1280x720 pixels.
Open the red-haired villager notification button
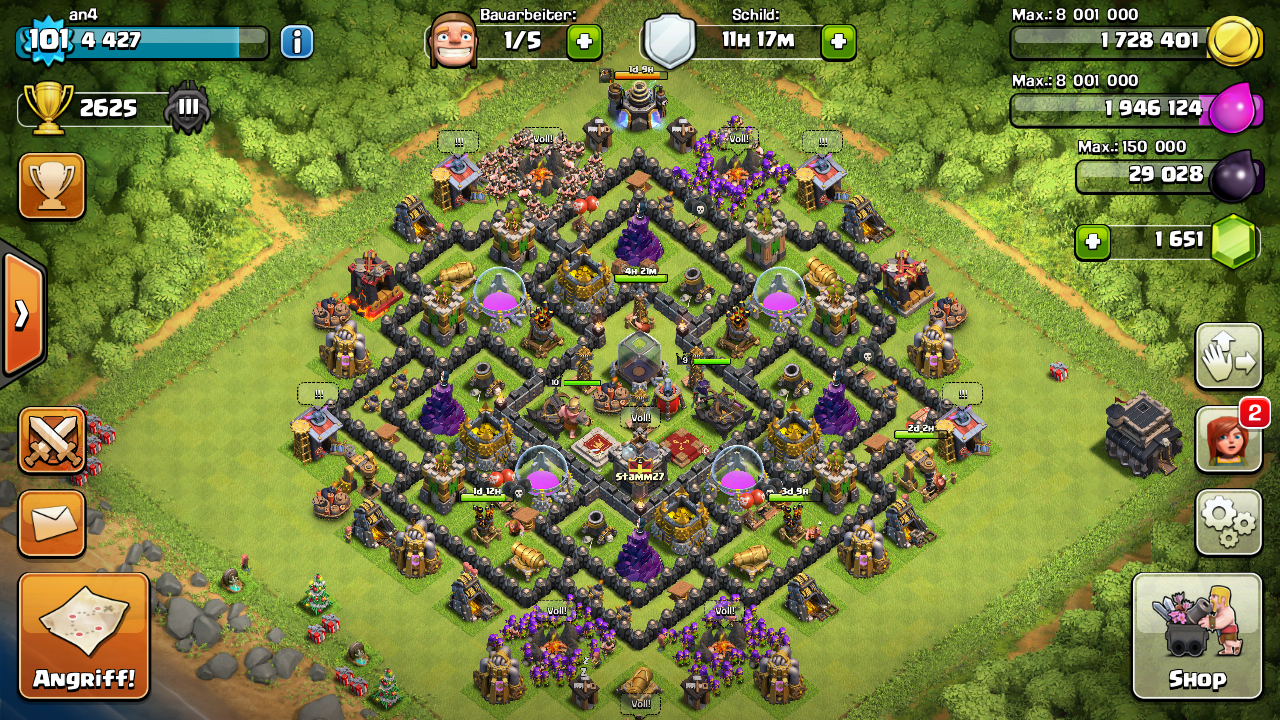(x=1228, y=440)
